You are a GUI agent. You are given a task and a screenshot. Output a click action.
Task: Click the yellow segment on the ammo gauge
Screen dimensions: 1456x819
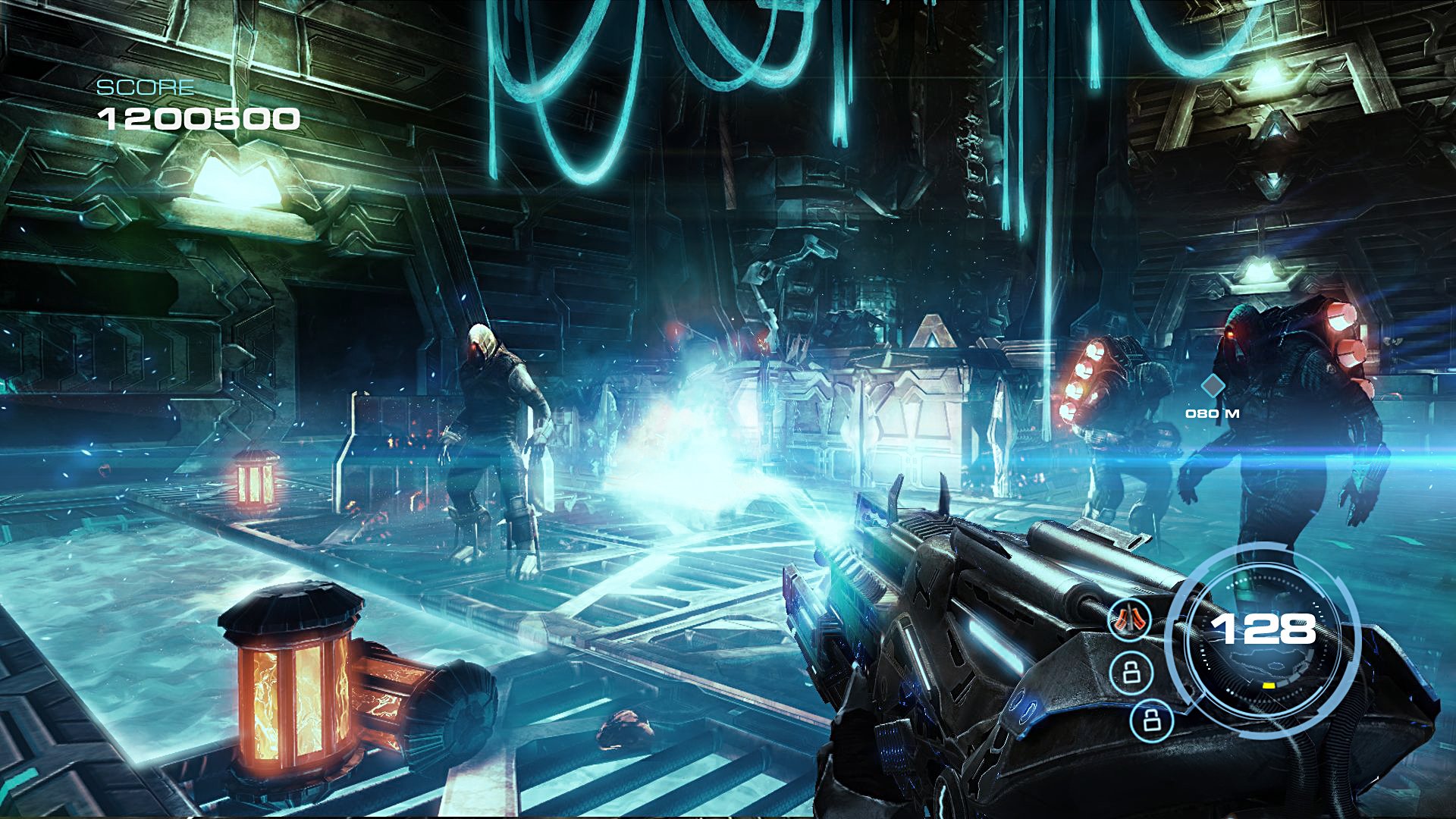point(1269,686)
